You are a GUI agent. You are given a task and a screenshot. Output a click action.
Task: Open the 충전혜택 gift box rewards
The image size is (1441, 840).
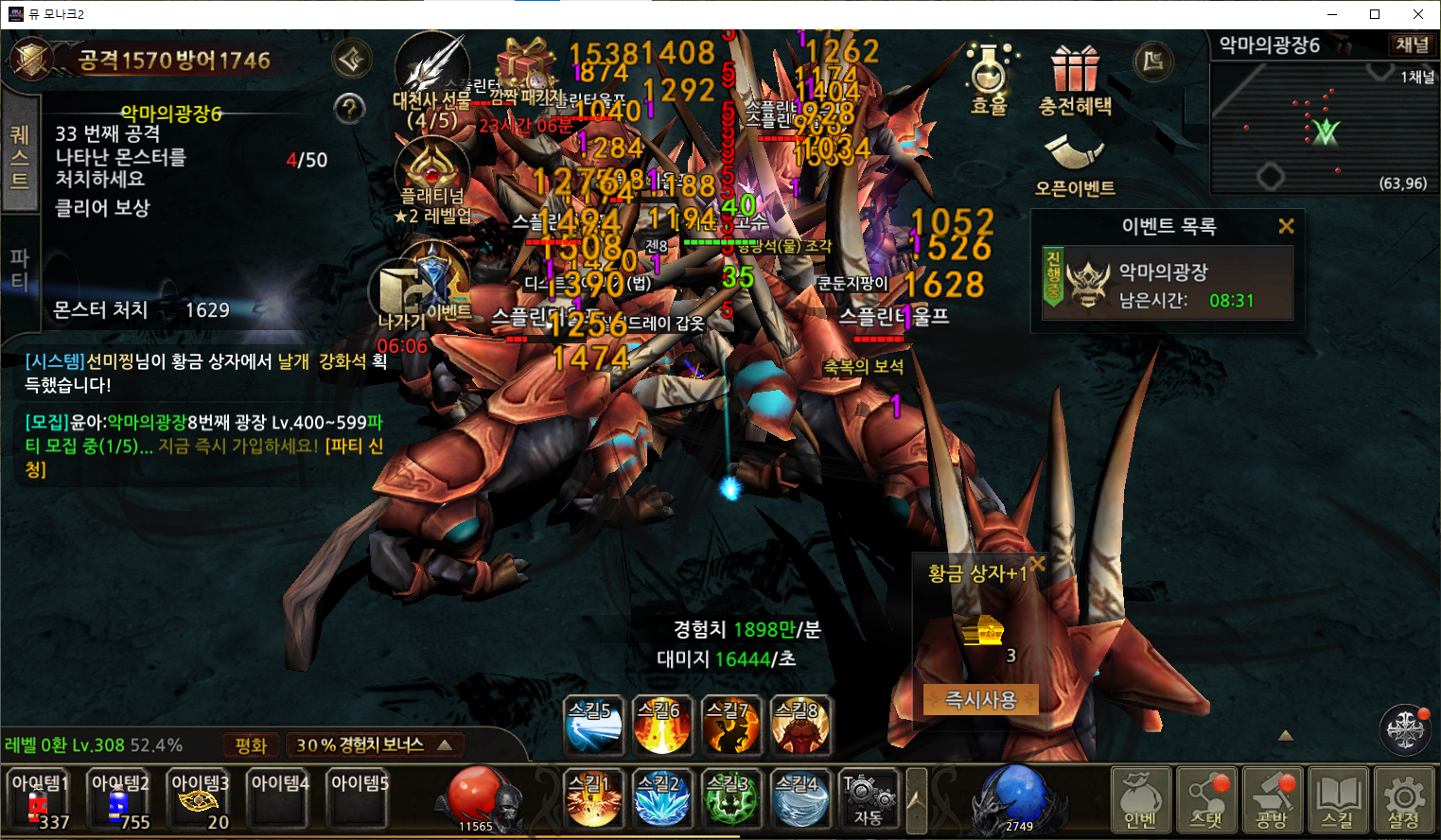click(x=1075, y=80)
